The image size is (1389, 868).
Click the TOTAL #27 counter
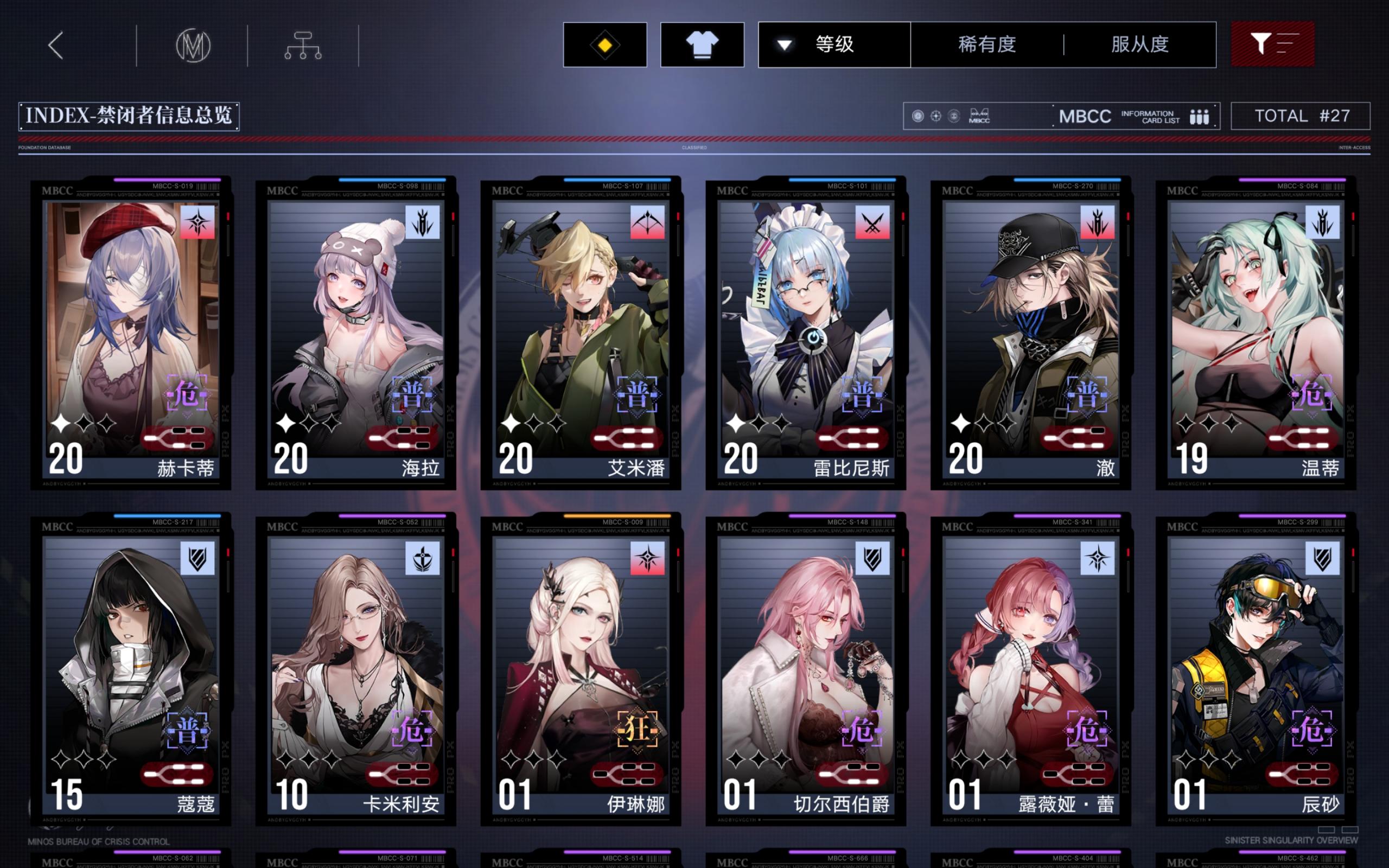tap(1301, 116)
